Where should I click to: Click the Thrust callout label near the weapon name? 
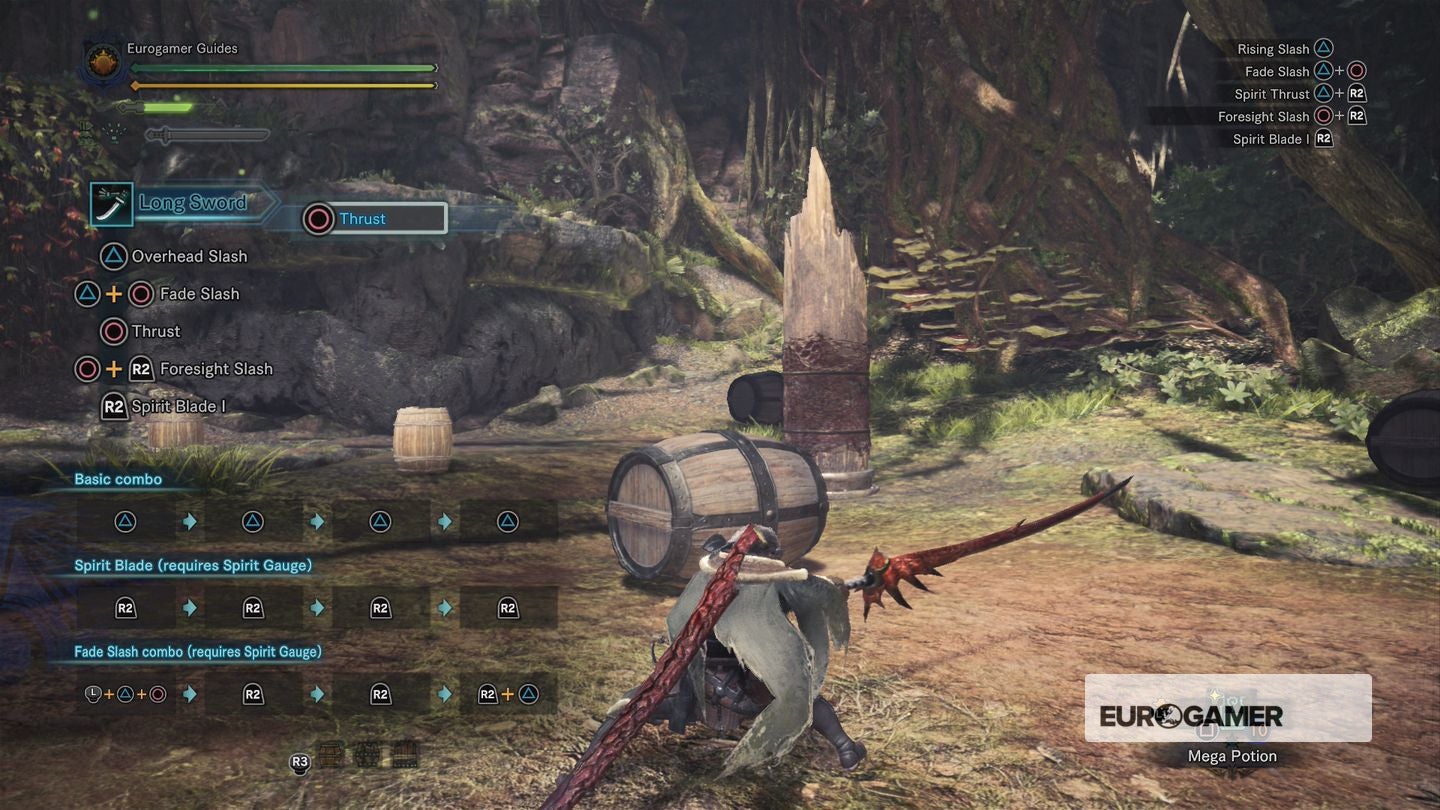[x=363, y=218]
